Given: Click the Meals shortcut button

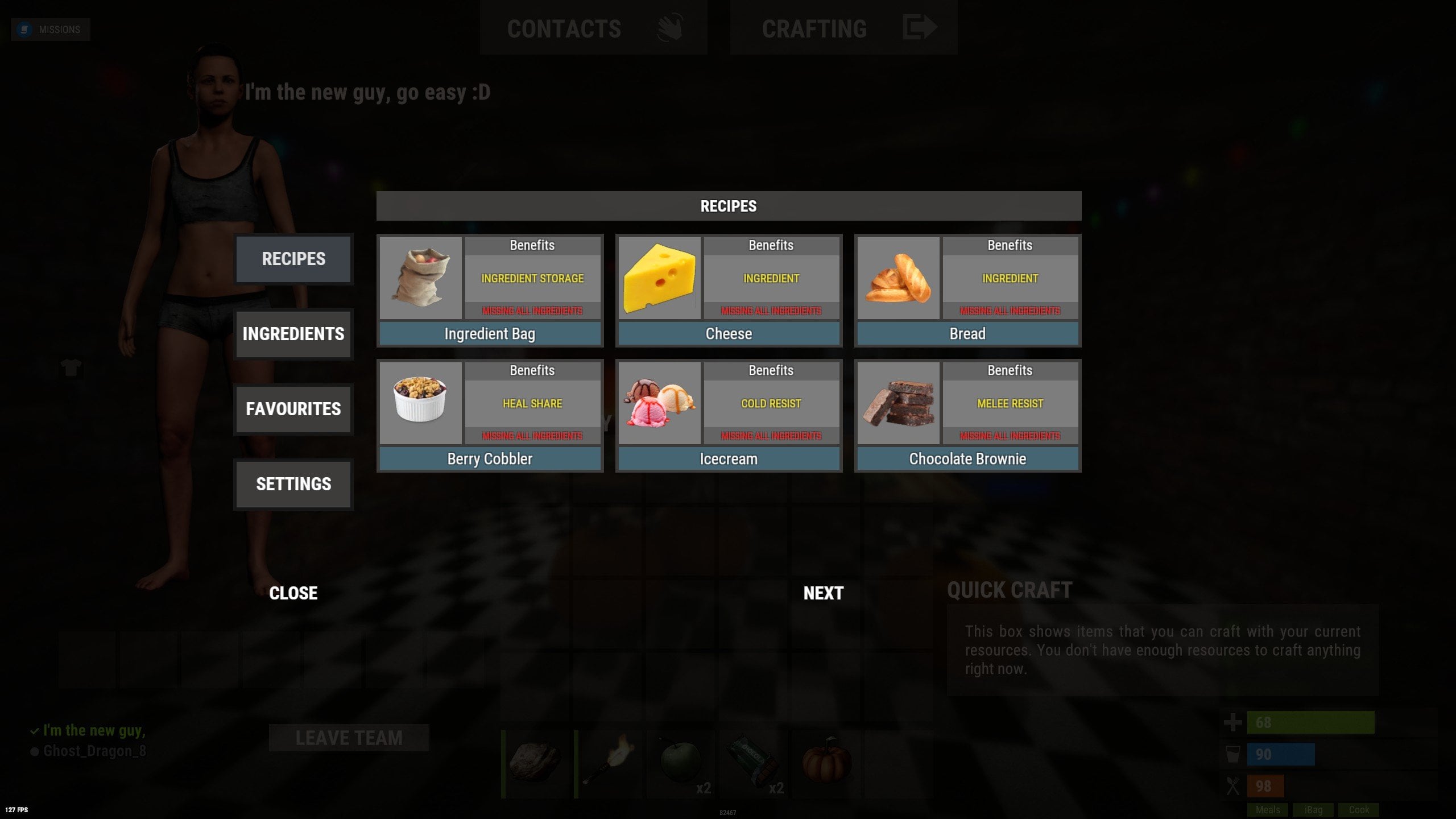Looking at the screenshot, I should click(x=1268, y=810).
